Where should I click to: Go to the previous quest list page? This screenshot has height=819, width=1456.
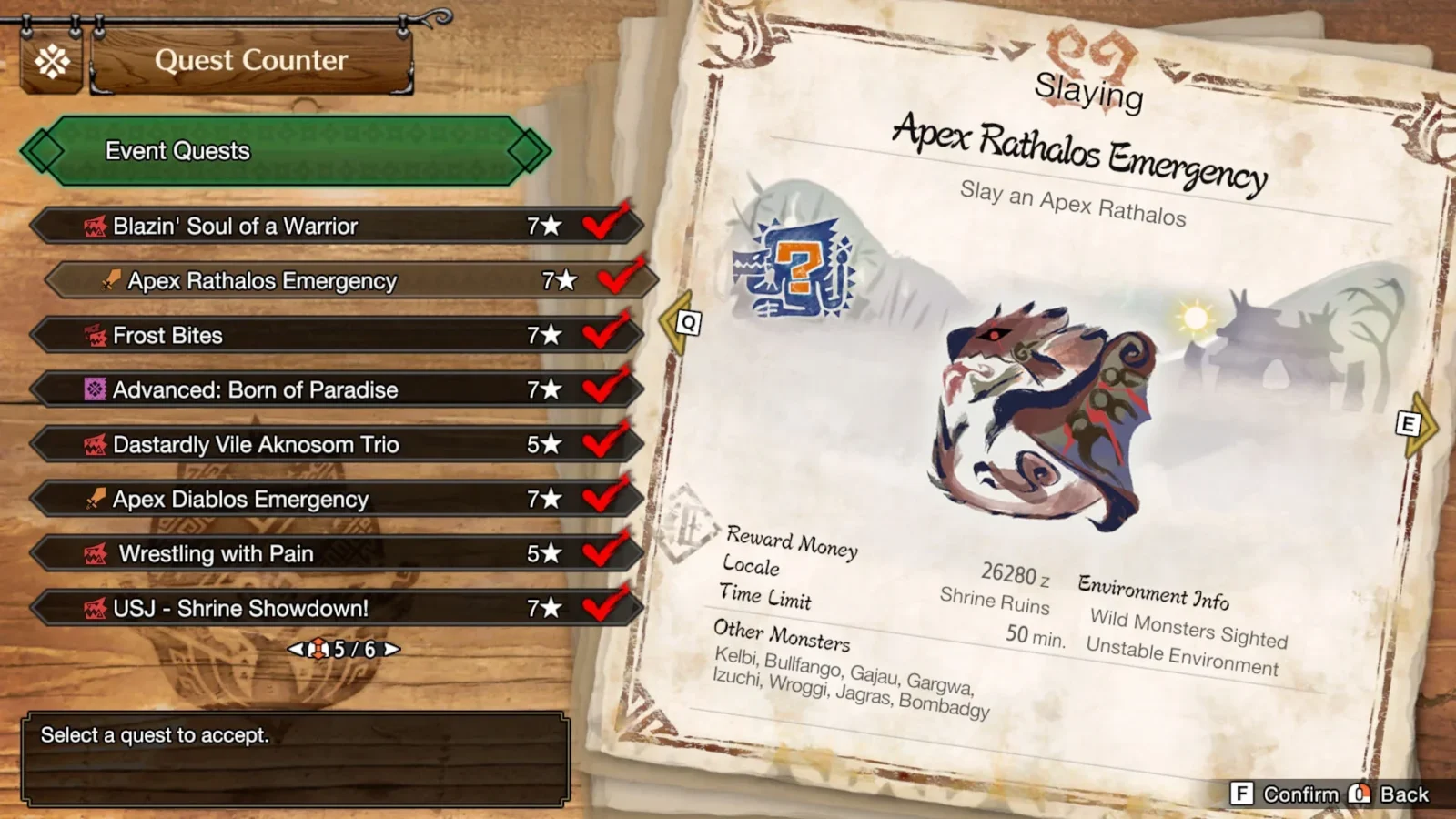point(295,649)
